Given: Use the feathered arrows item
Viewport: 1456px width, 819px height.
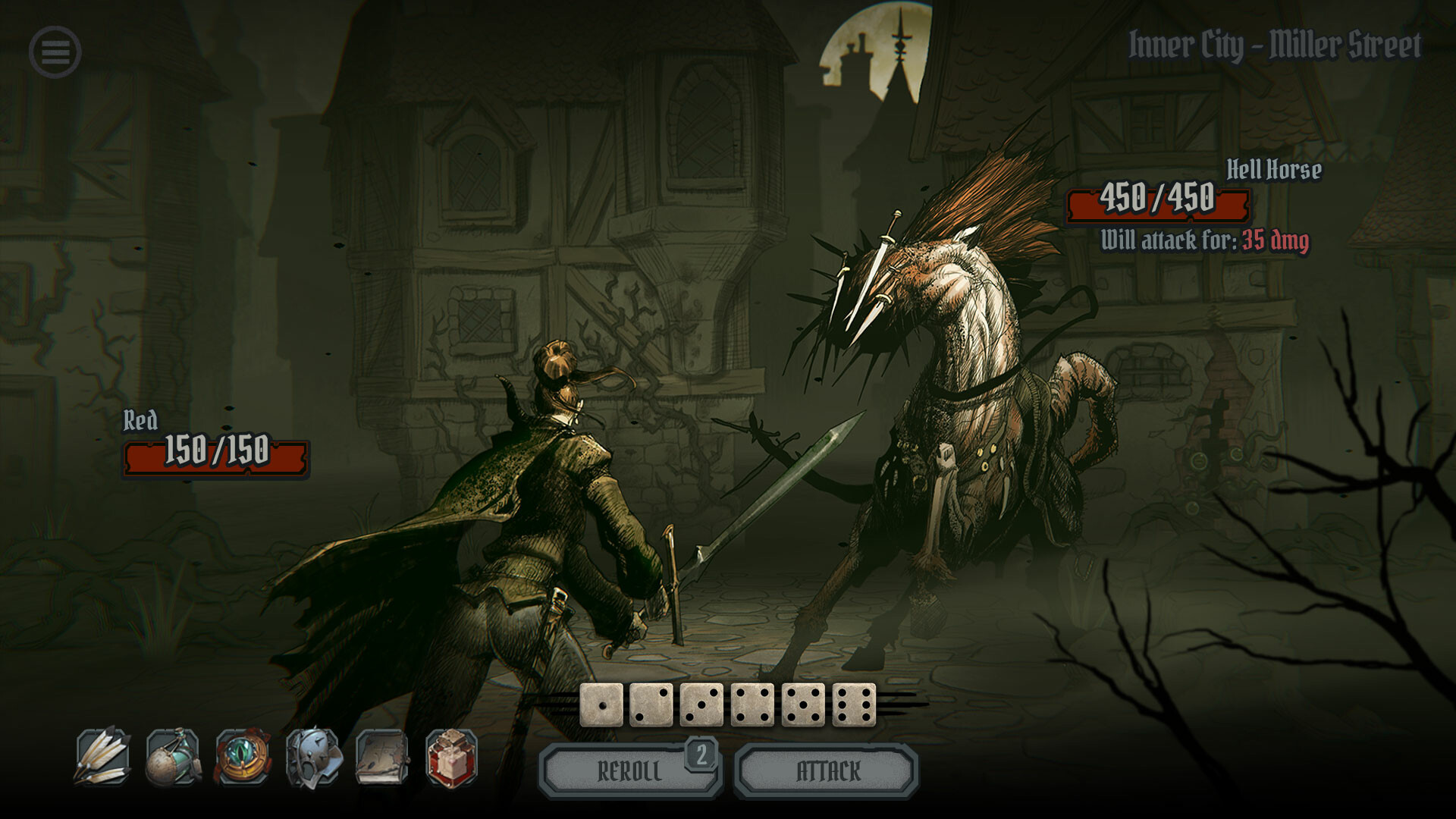Looking at the screenshot, I should [x=103, y=756].
